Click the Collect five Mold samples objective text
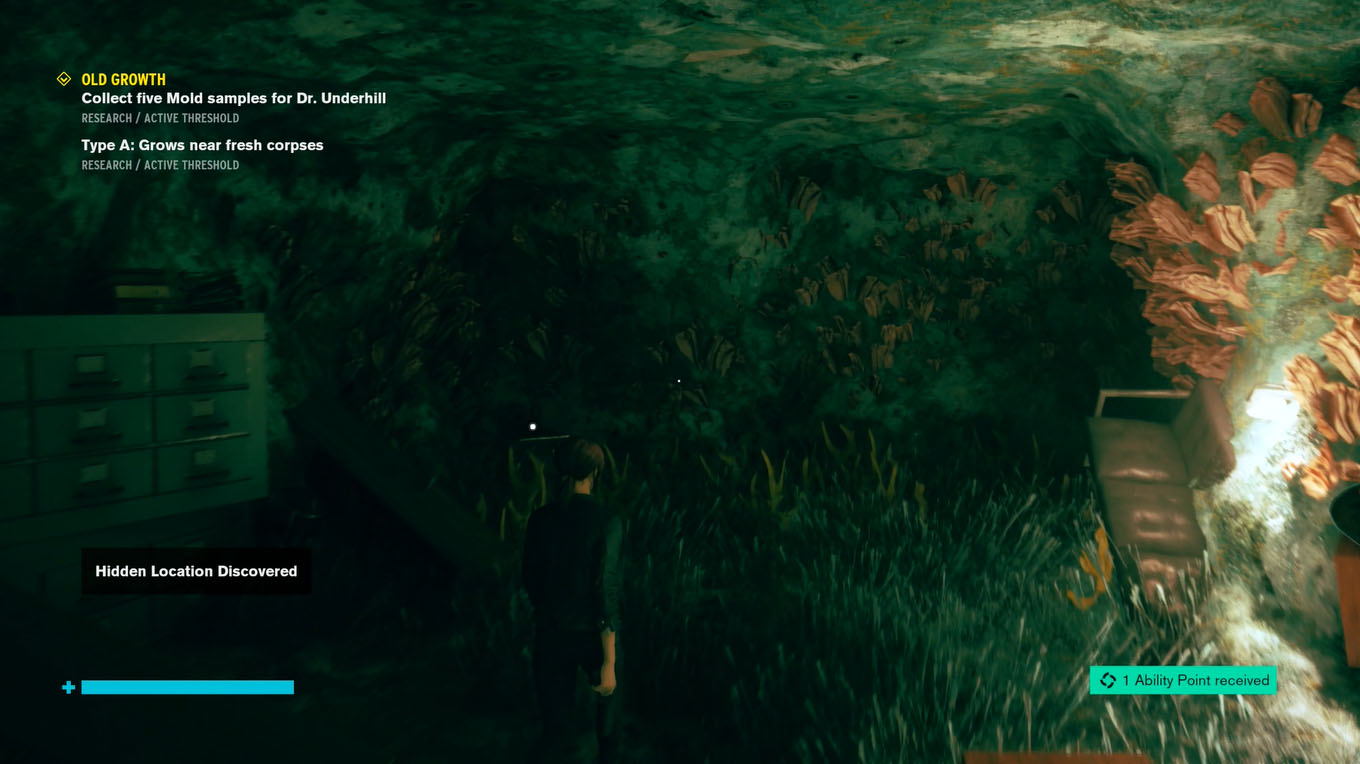1360x764 pixels. pos(233,98)
